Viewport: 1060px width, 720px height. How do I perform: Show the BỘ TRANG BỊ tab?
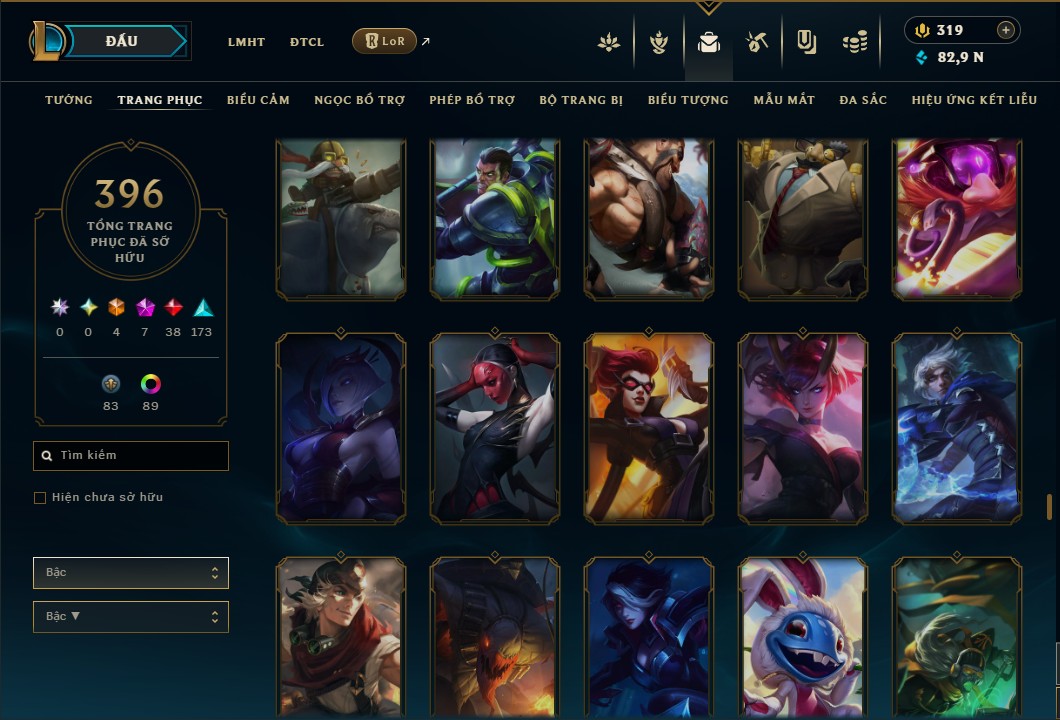click(581, 100)
